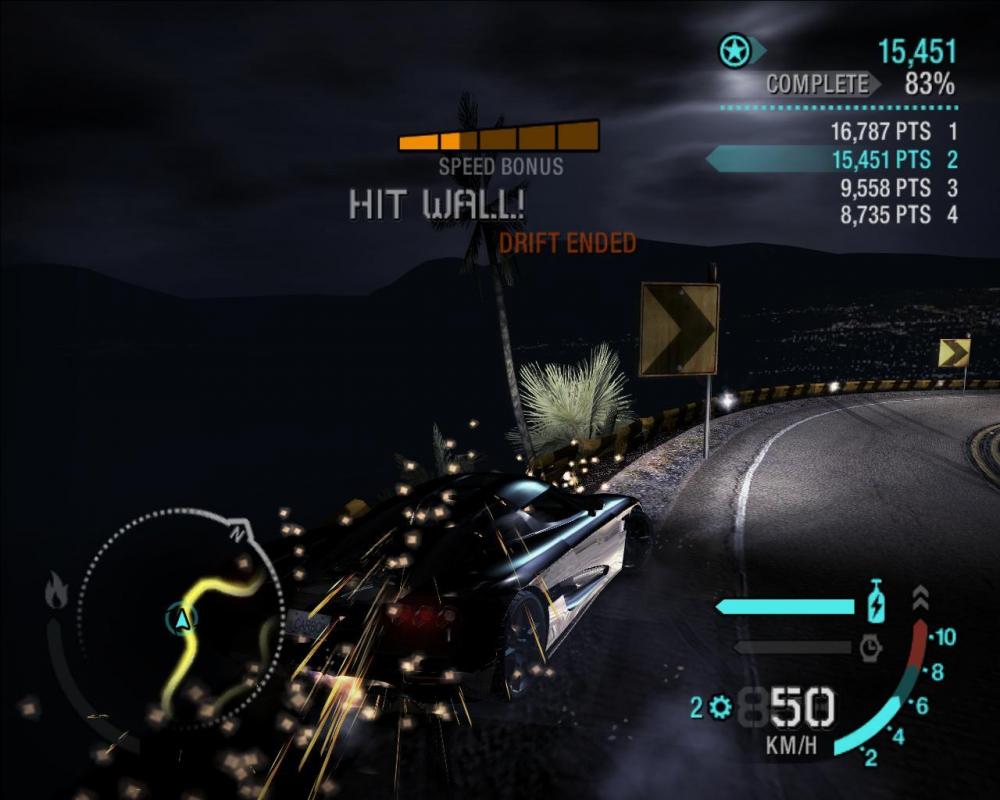Click the shift-up chevron above the tachometer
This screenshot has height=800, width=1000.
(x=920, y=598)
